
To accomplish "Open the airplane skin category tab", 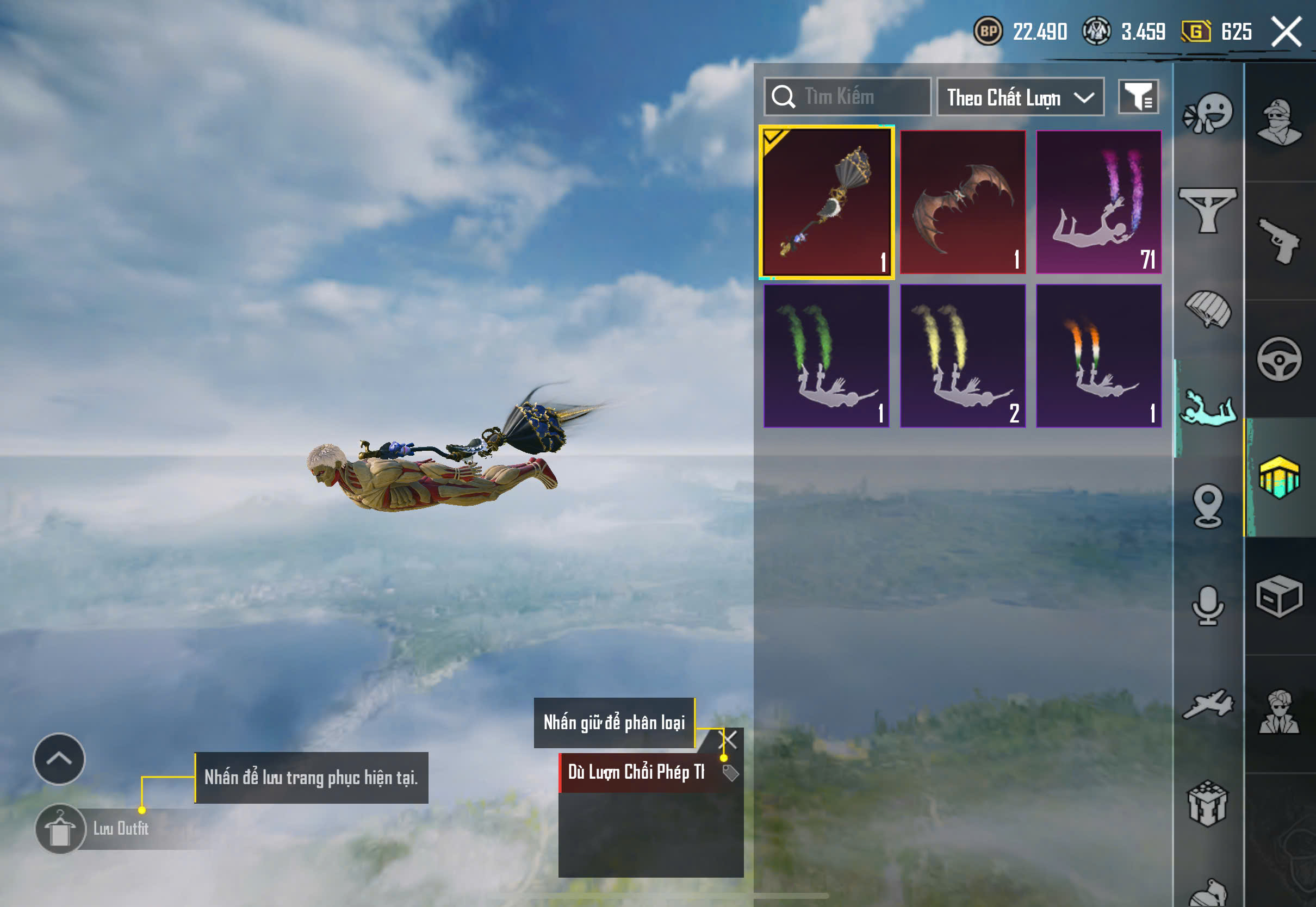I will [1208, 705].
